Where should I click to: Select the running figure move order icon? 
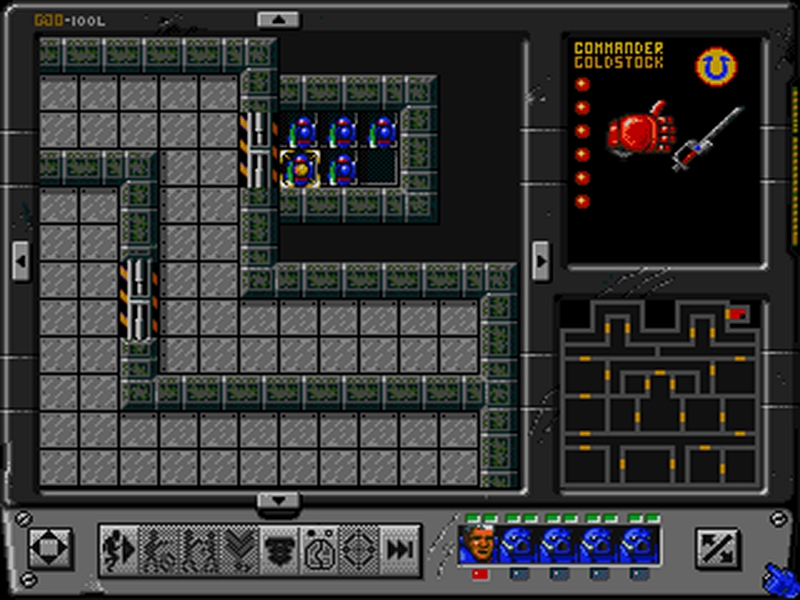(119, 549)
